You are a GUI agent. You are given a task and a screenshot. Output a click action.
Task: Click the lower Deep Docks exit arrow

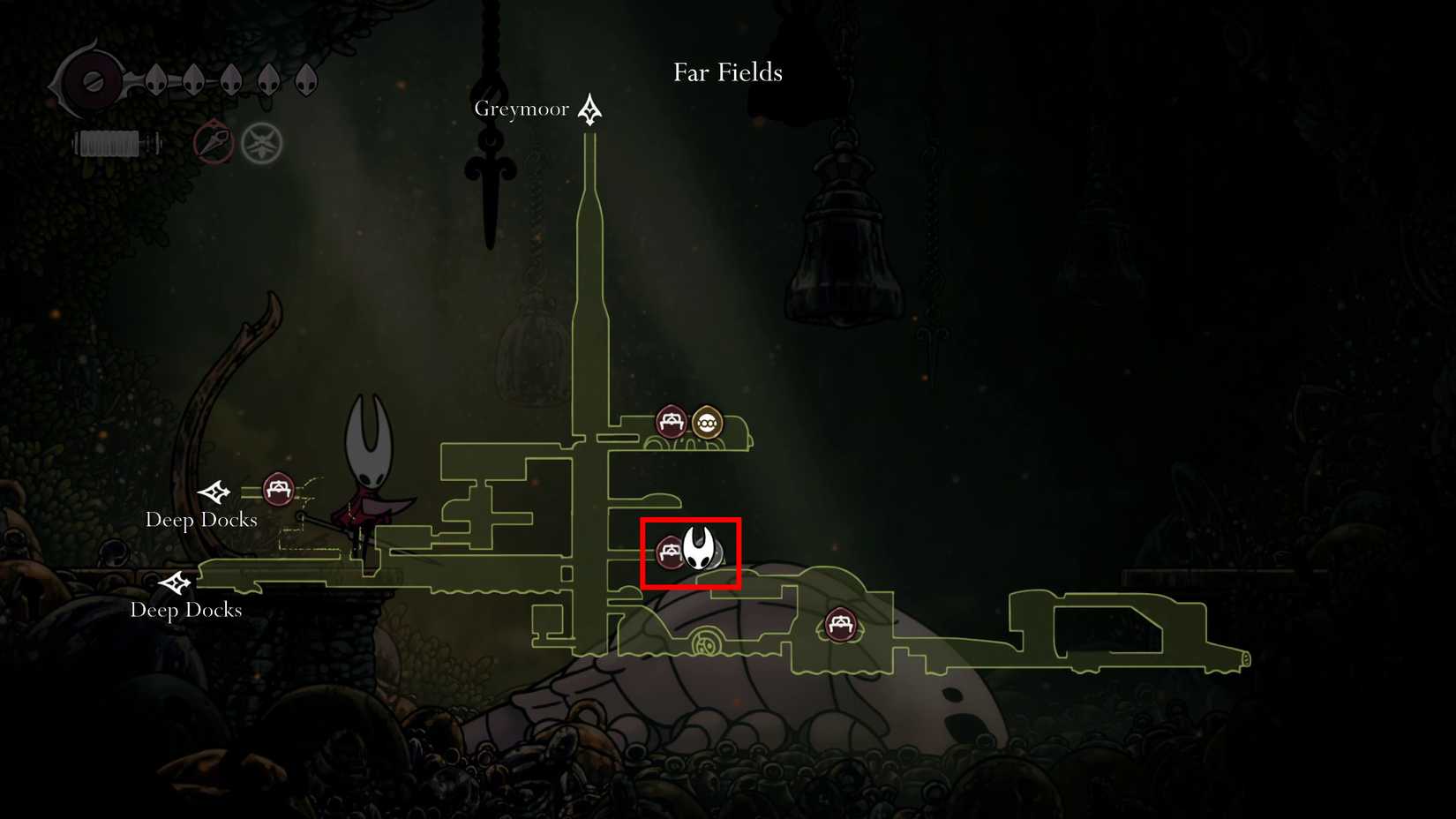pos(176,582)
